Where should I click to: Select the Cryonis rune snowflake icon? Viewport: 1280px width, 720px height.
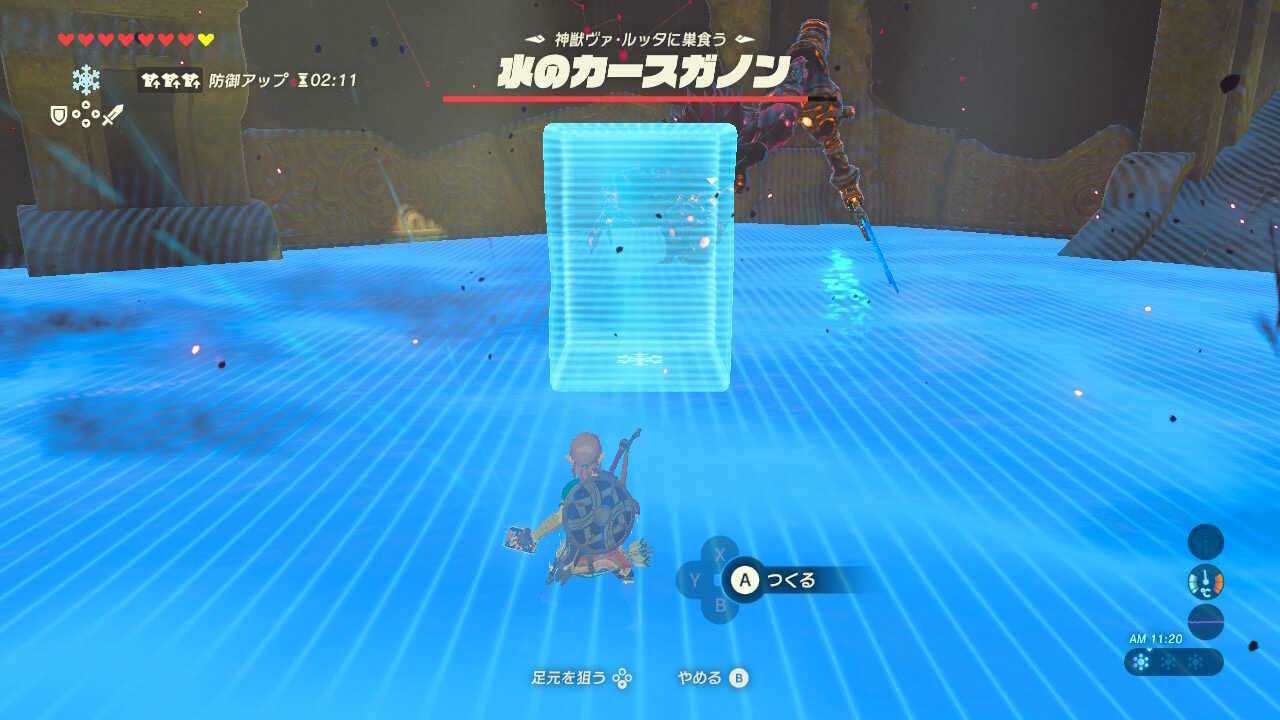pos(87,81)
